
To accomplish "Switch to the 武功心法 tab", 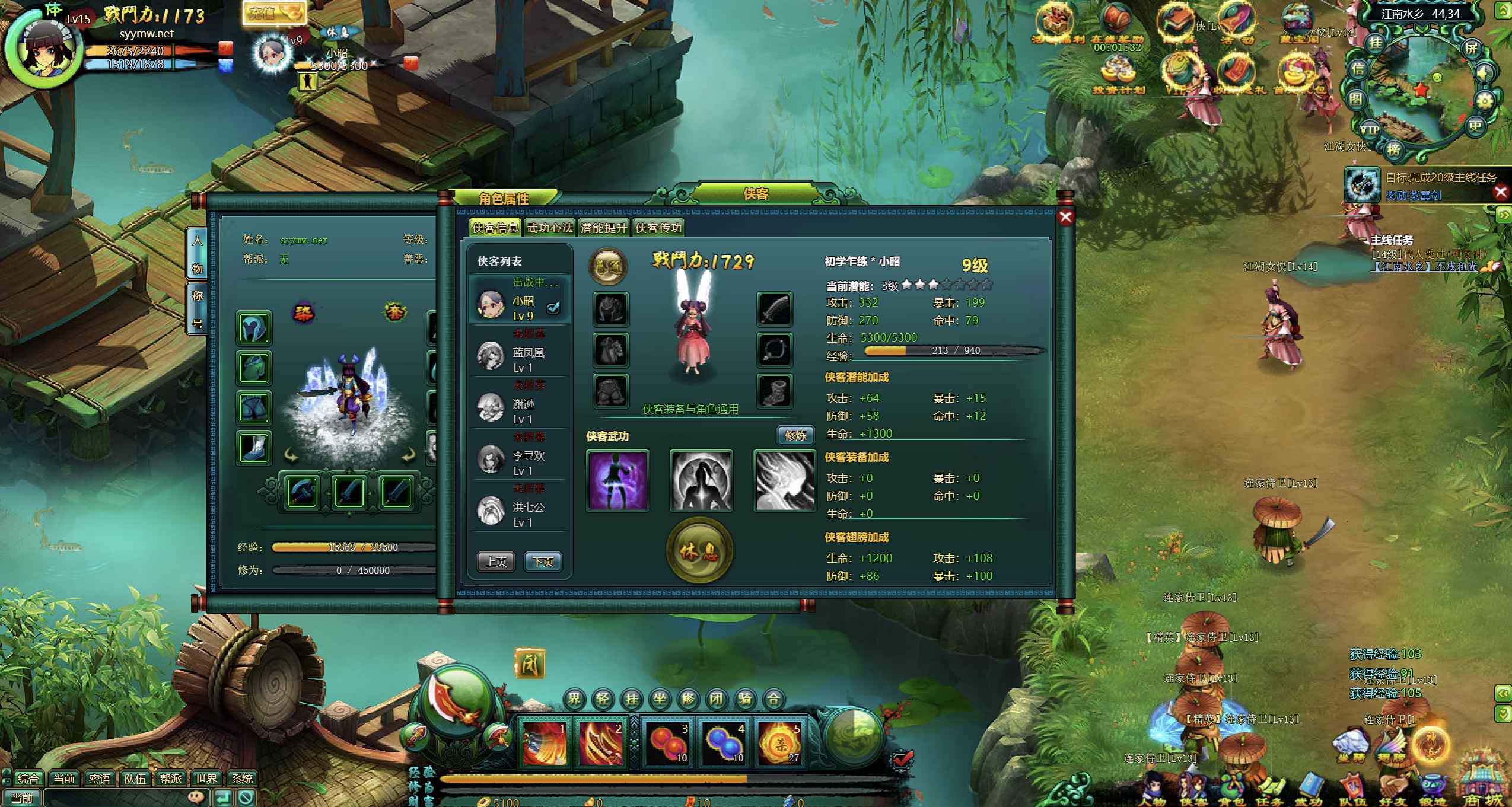I will click(549, 228).
